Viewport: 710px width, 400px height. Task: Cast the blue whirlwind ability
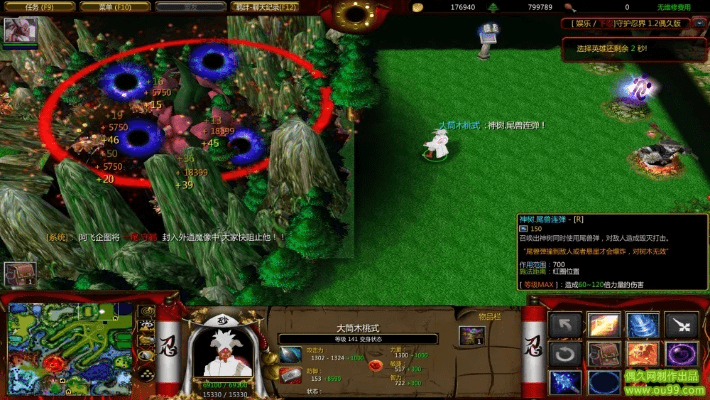(x=643, y=323)
